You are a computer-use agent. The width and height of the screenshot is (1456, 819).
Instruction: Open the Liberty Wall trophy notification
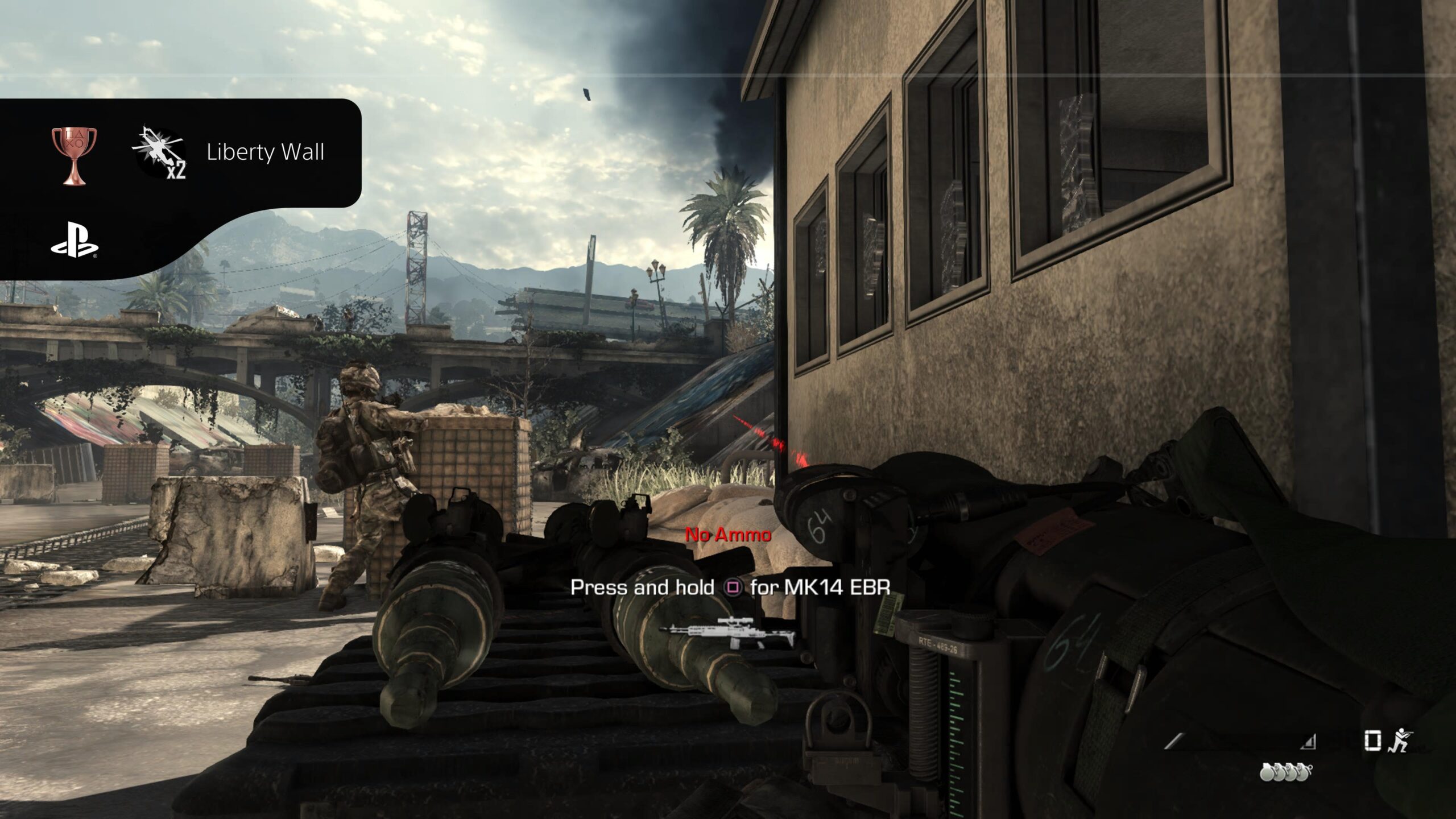tap(265, 152)
